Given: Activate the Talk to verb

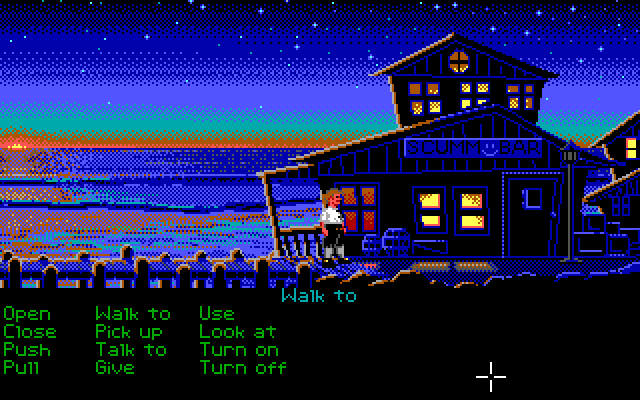Looking at the screenshot, I should tap(131, 350).
